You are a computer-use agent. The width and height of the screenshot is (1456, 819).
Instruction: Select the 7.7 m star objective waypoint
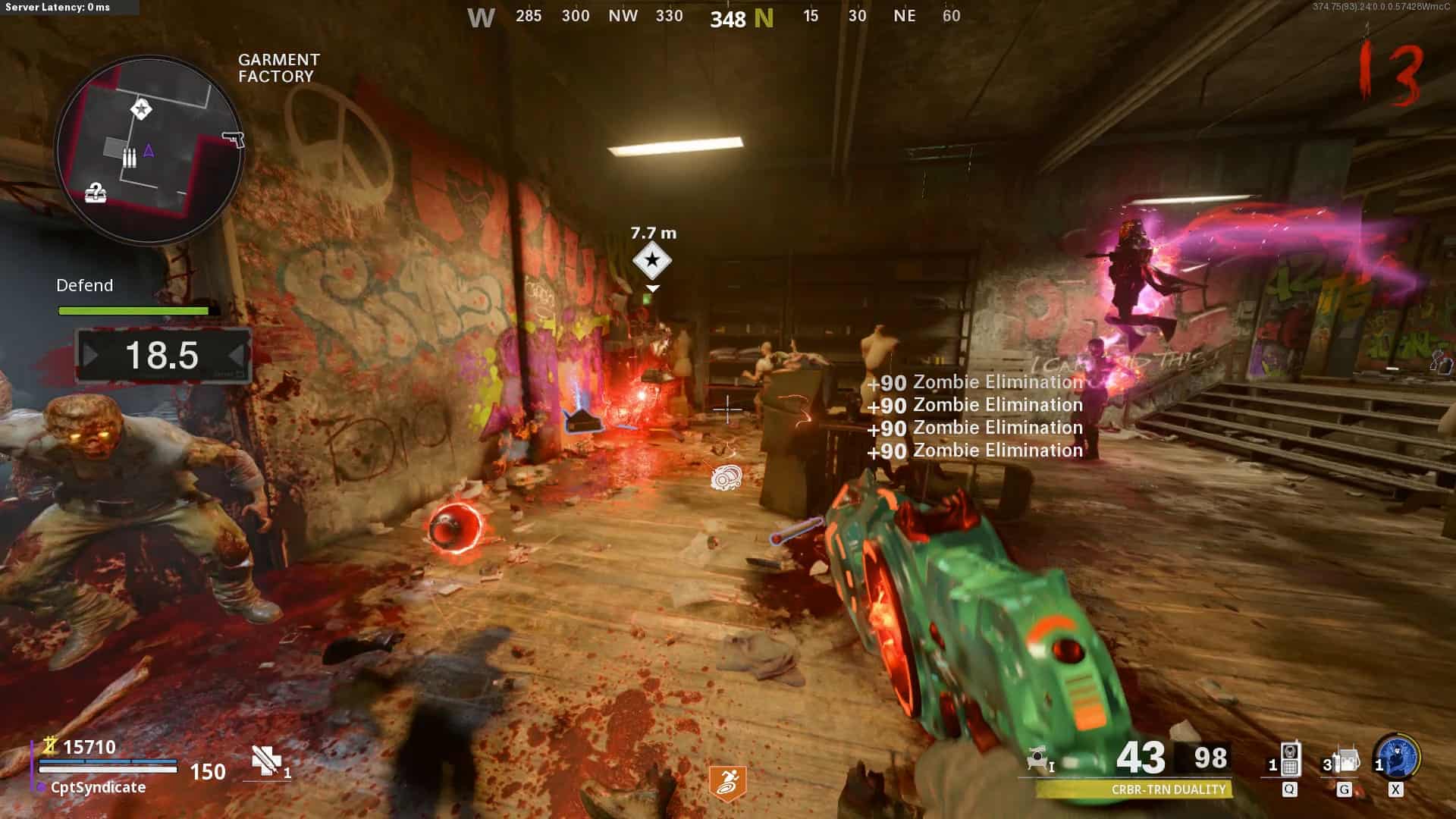point(652,261)
